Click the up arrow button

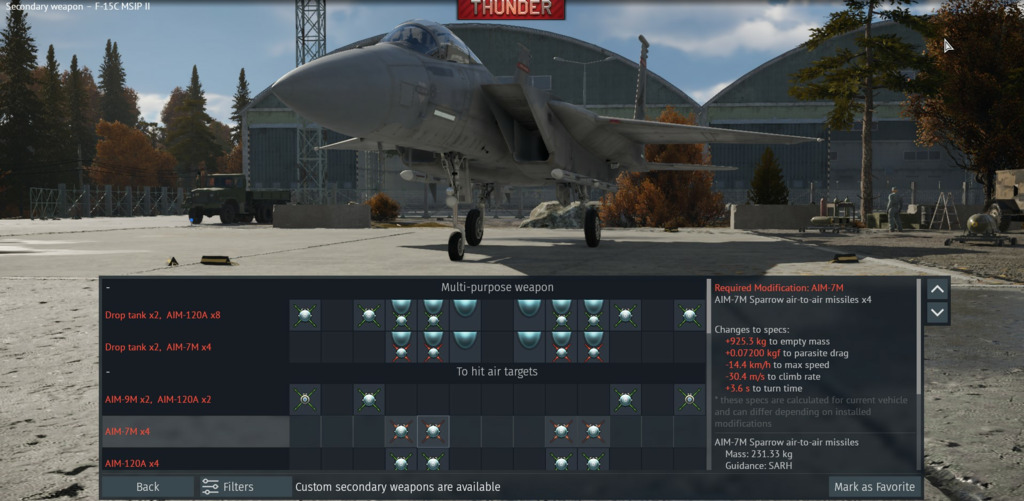tap(938, 289)
